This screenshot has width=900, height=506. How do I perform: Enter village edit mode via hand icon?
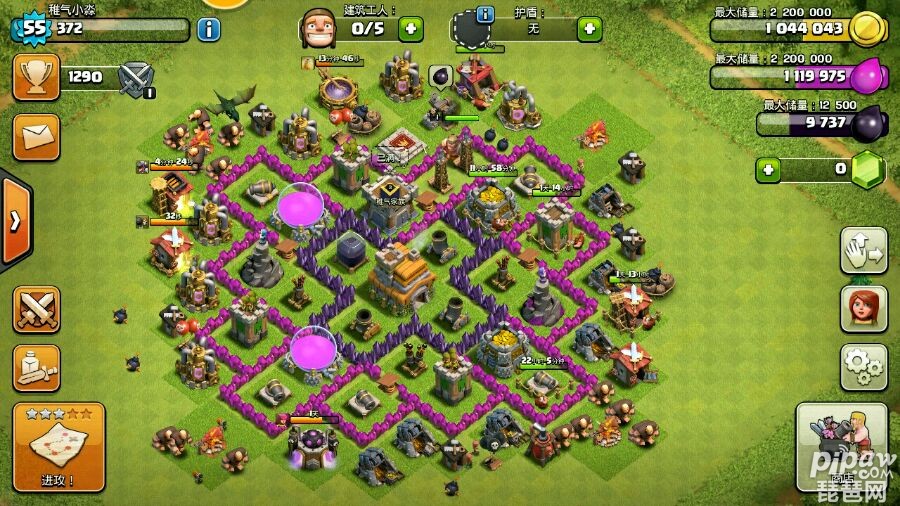[862, 251]
